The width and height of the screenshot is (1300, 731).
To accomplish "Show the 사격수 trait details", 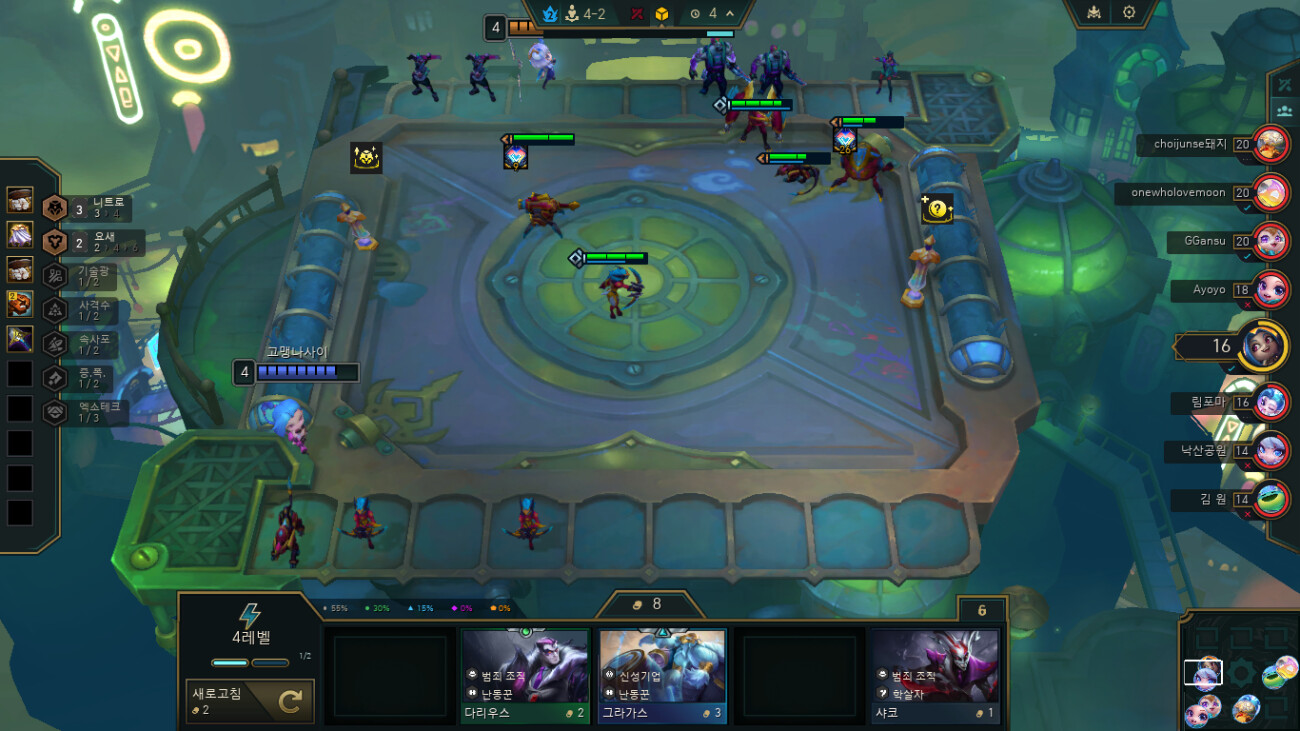I will 85,311.
